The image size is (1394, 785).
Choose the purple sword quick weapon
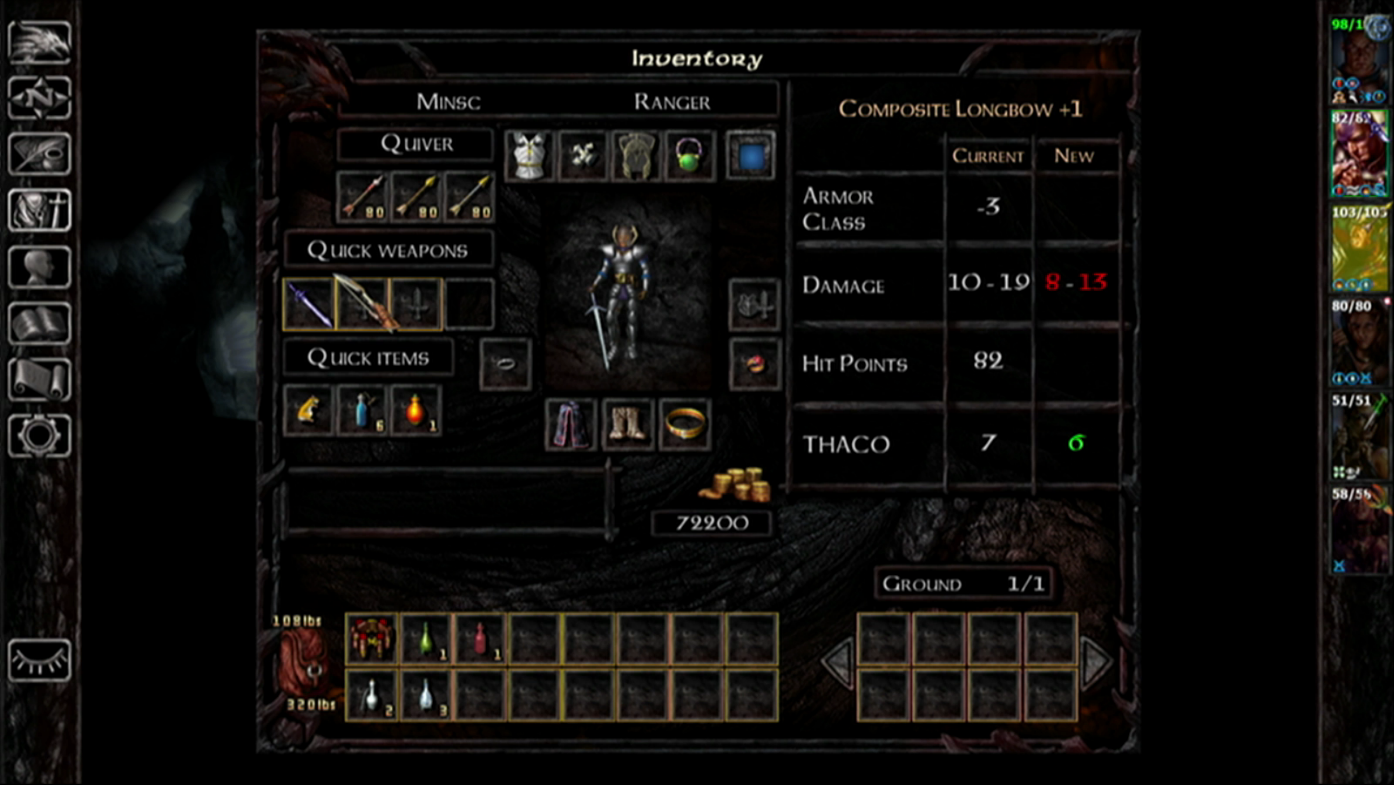pos(309,304)
